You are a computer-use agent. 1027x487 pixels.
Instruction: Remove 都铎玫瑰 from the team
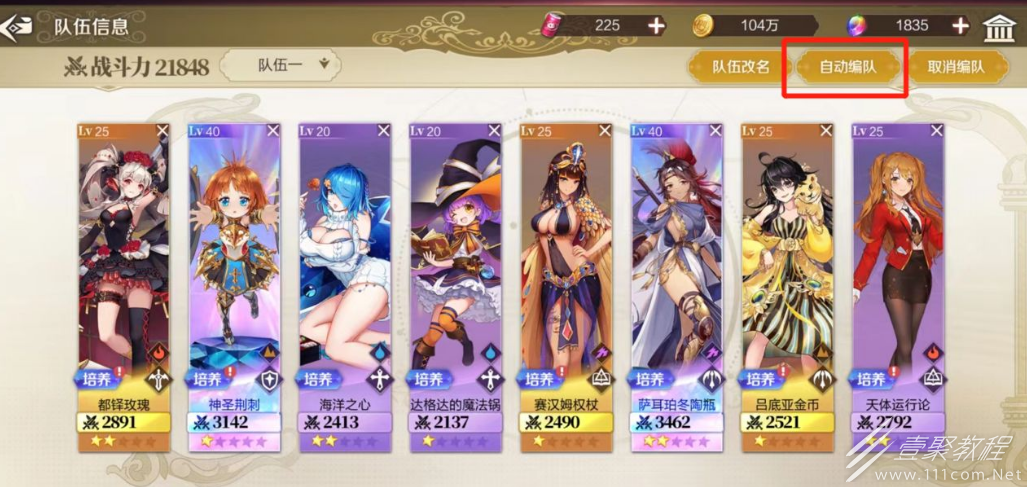162,131
